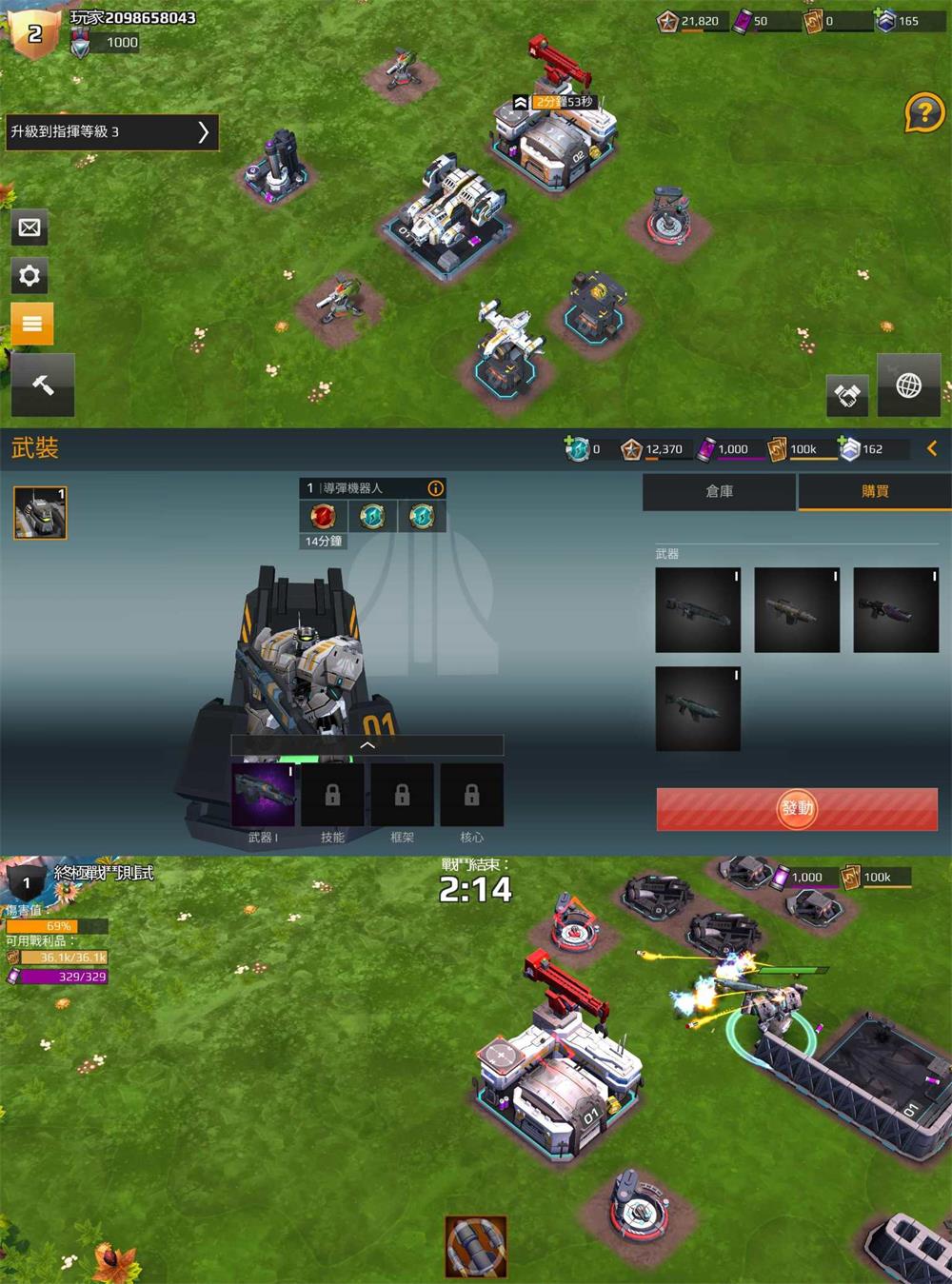Open the handshake alliance button
Screen dimensions: 952x1284
[846, 394]
